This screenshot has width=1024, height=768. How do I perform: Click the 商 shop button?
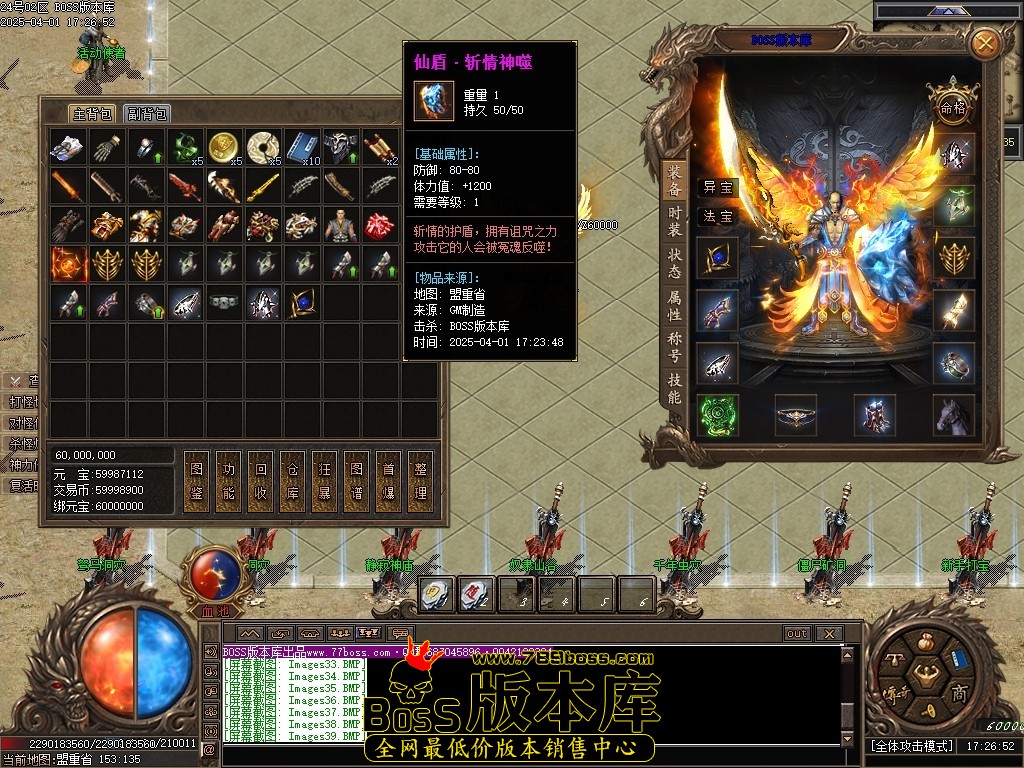tap(959, 694)
